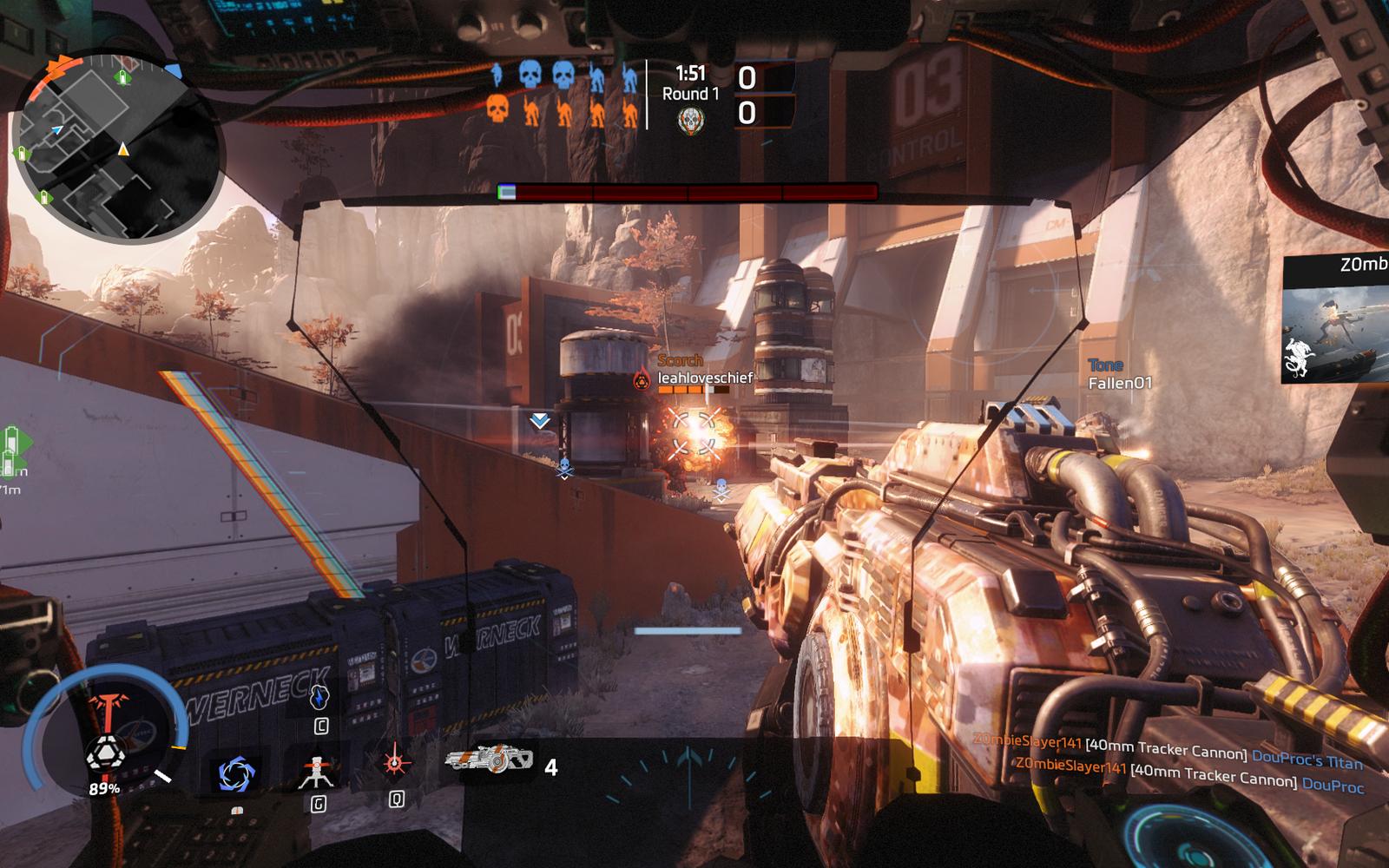
Task: Select the blue swirl defensive ability icon
Action: [x=234, y=773]
